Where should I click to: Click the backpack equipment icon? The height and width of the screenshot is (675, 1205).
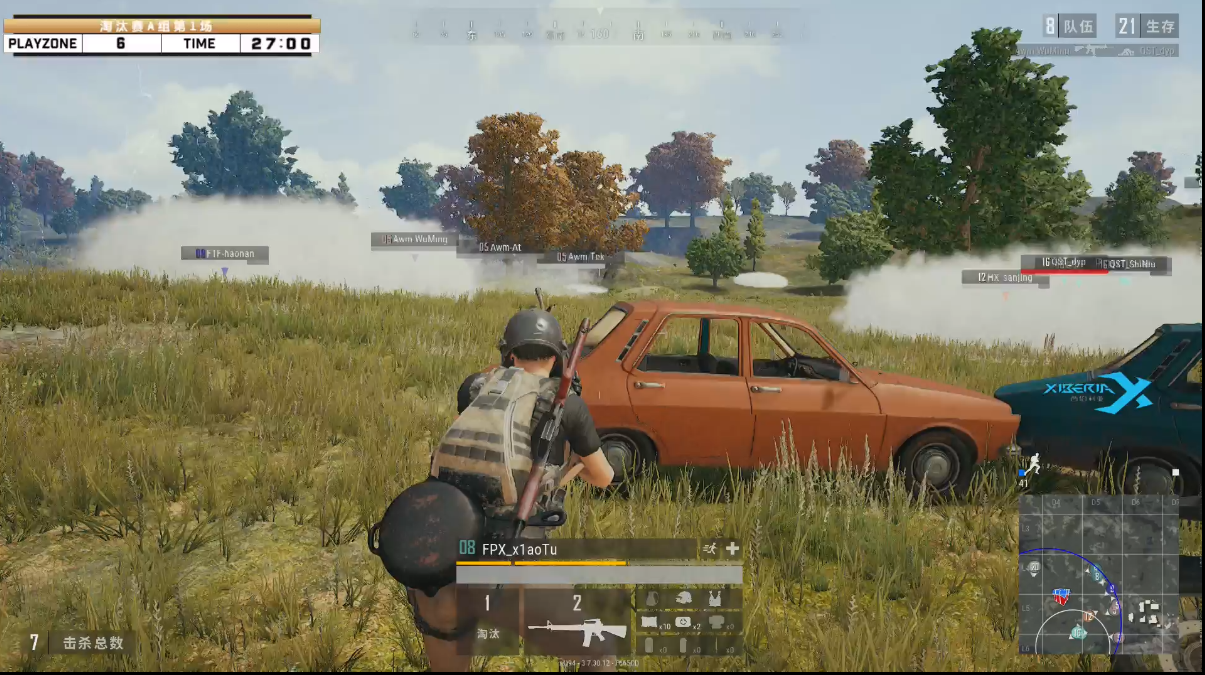[x=652, y=599]
